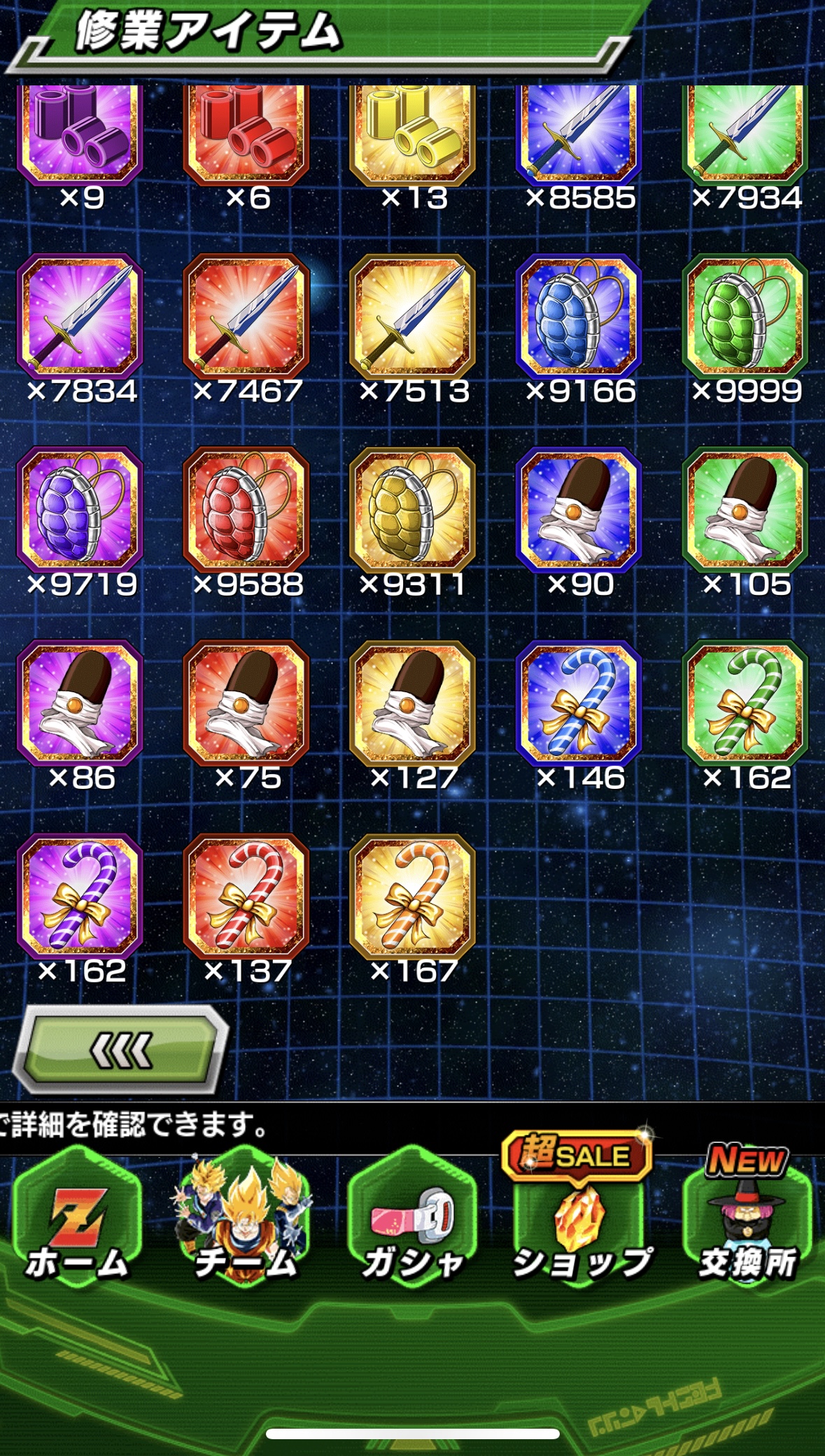Screen dimensions: 825x1456
Task: Select the purple turtle shell item
Action: coord(80,510)
